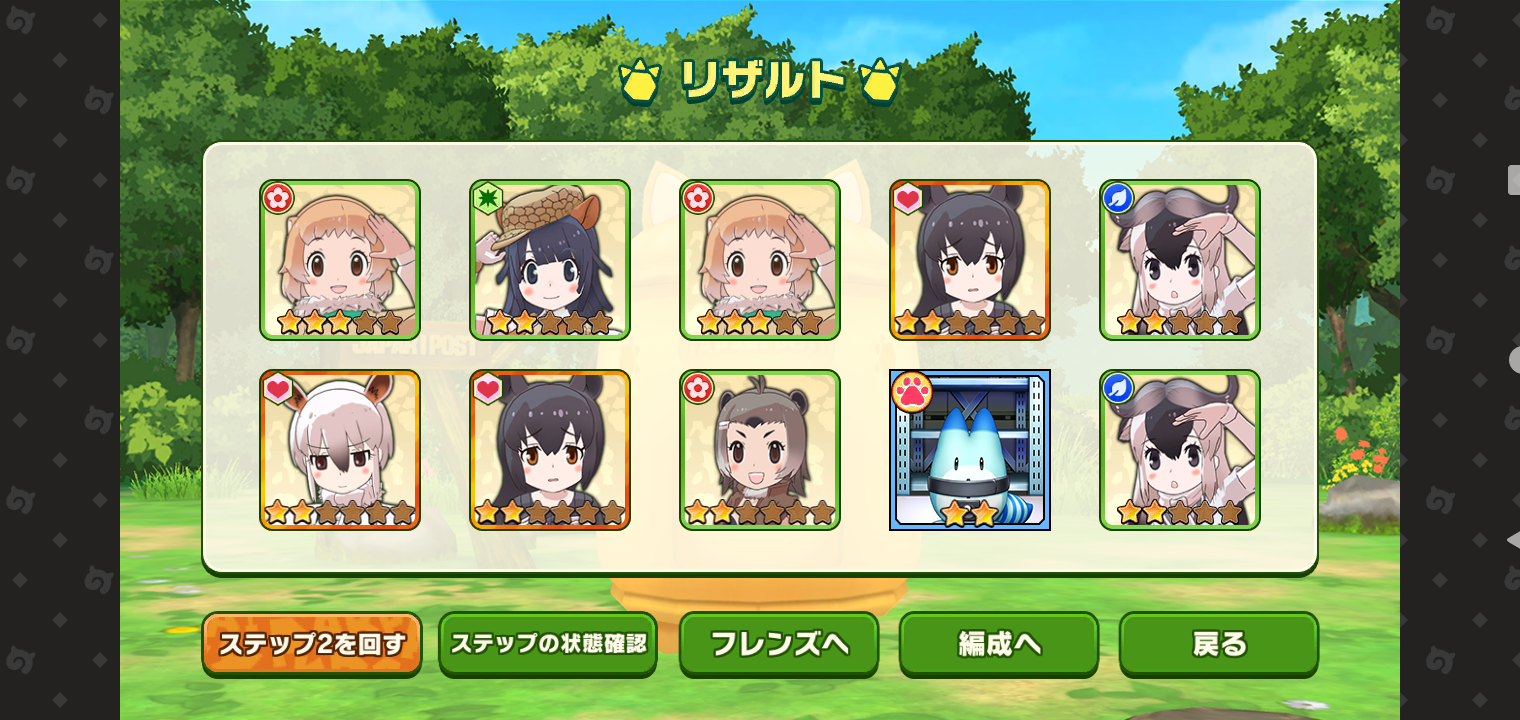Screen dimensions: 1520x720
Task: Select the Lucky Beast robot thumbnail
Action: [x=970, y=450]
